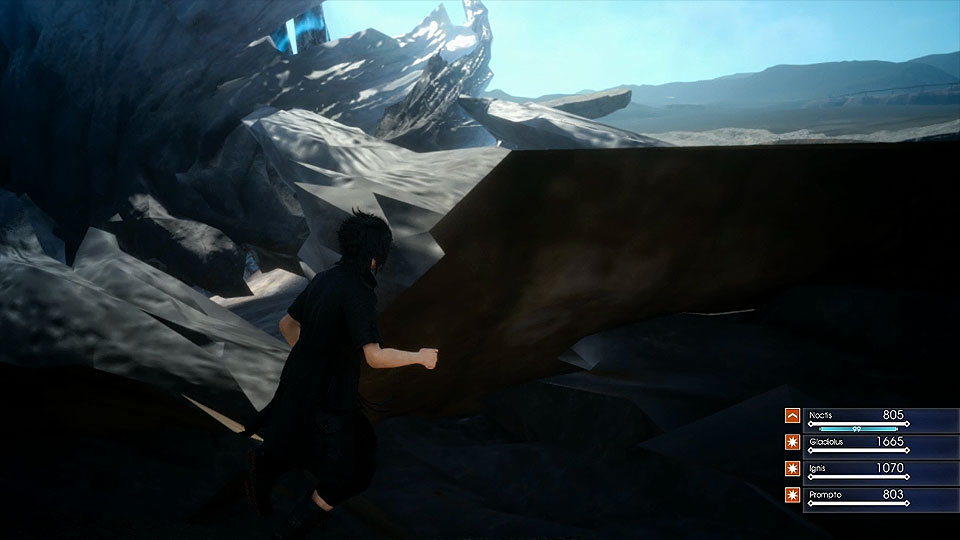Viewport: 960px width, 540px height.
Task: Click the starburst status icon beside Ignis
Action: click(792, 469)
